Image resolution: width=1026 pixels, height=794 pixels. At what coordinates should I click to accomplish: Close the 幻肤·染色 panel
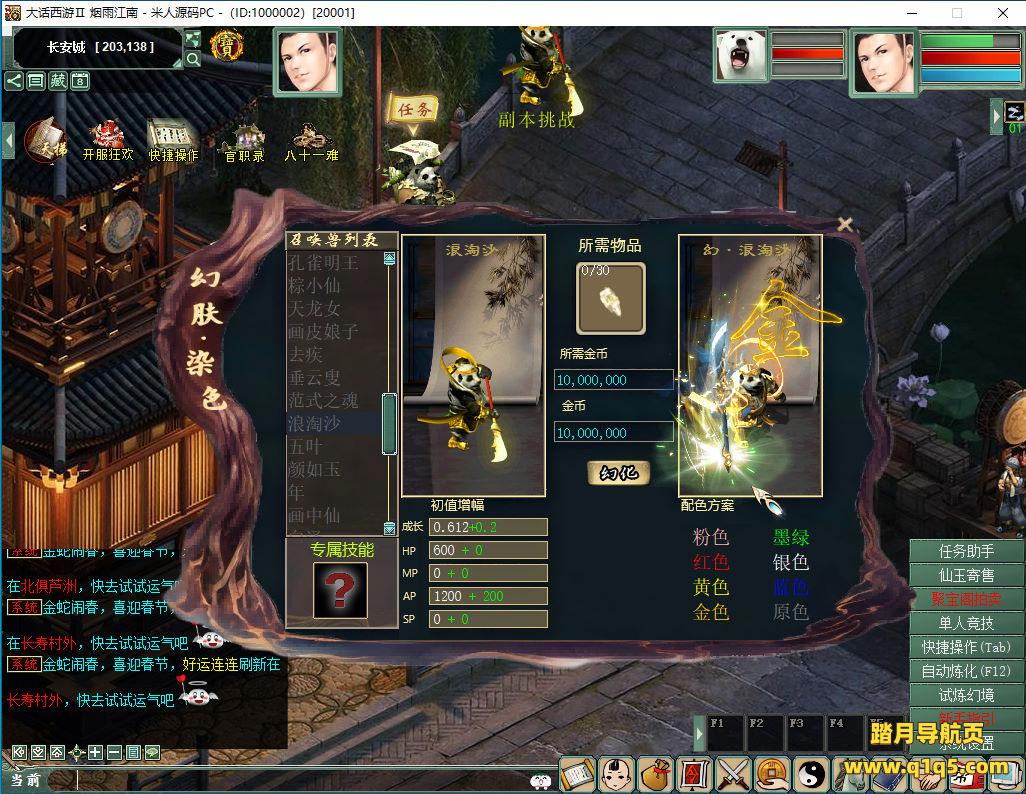coord(845,224)
